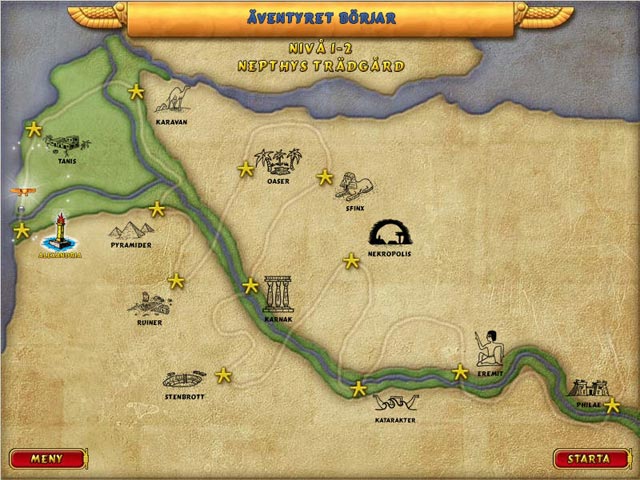Screen dimensions: 640x480
Task: Select the Karavan camel location
Action: [x=173, y=100]
